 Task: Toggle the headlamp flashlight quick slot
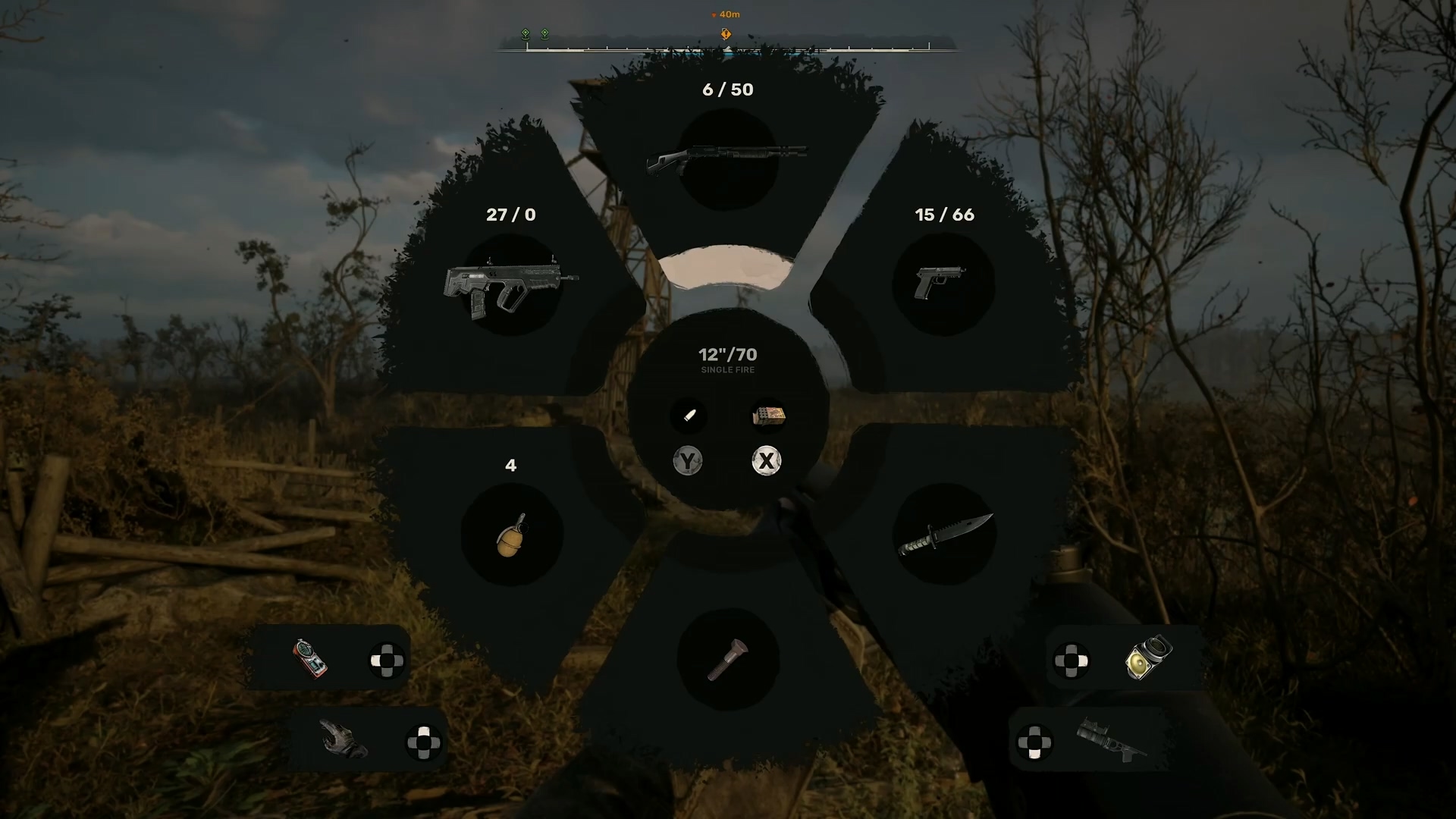[x=1148, y=657]
